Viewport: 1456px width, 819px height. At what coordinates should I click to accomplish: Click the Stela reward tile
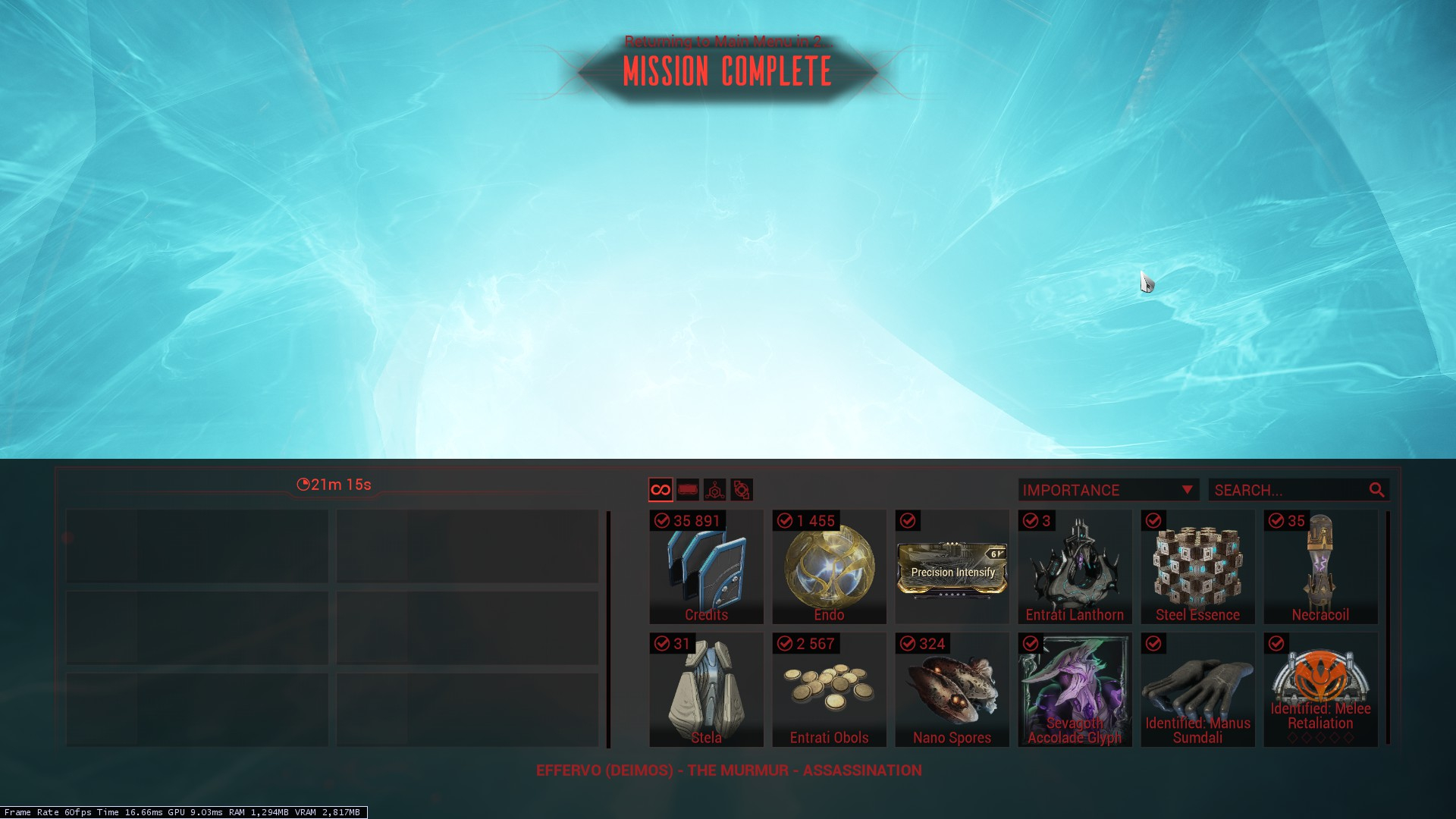706,690
